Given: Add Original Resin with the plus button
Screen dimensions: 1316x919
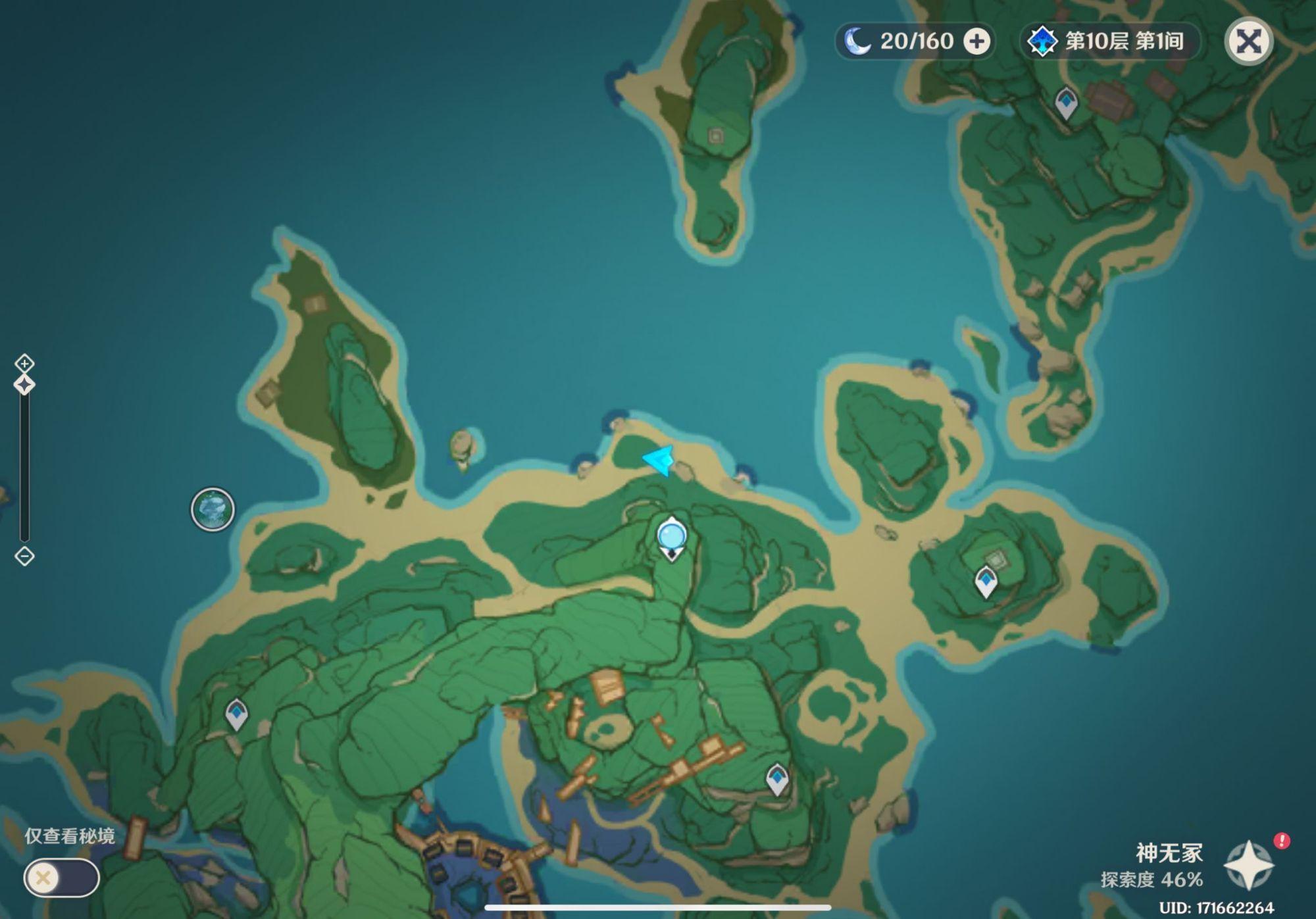Looking at the screenshot, I should (x=976, y=41).
